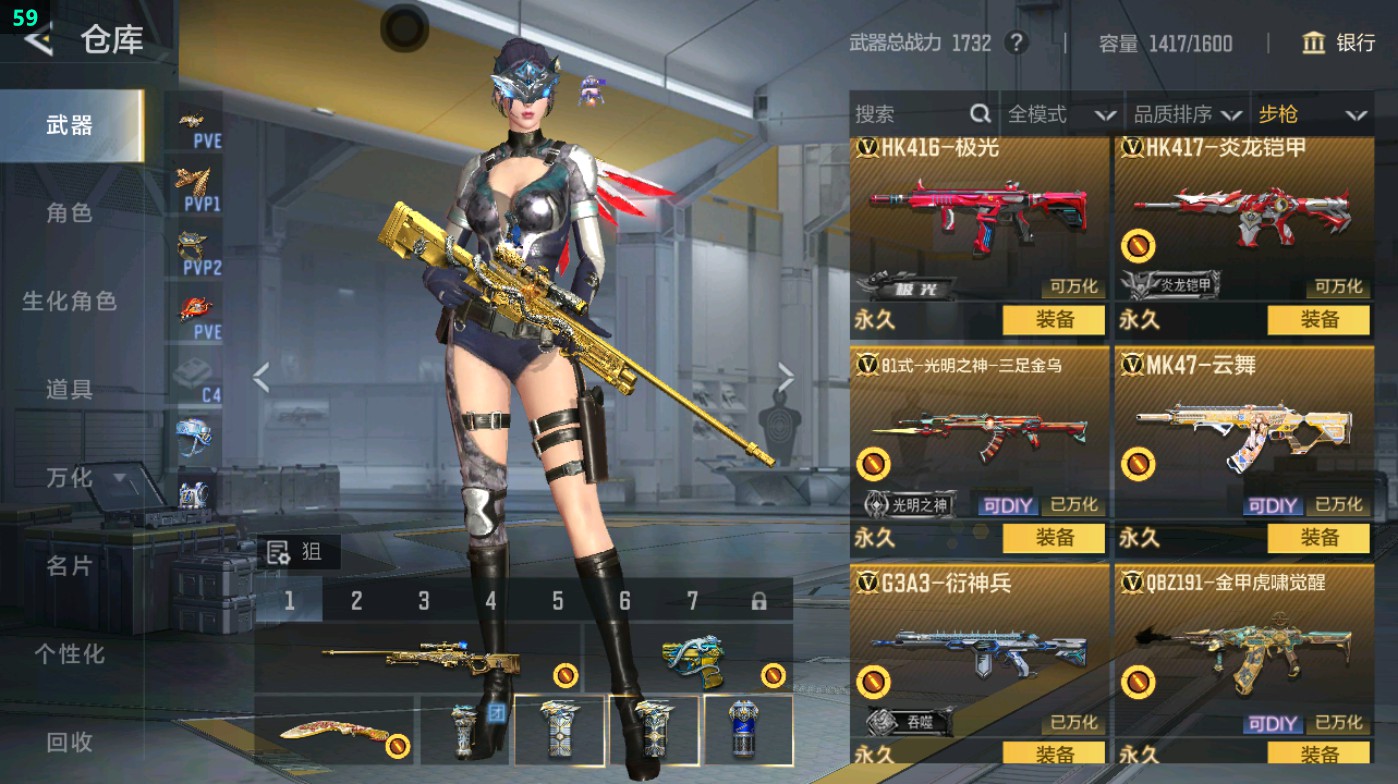Switch to the 道具 items tab

point(70,391)
